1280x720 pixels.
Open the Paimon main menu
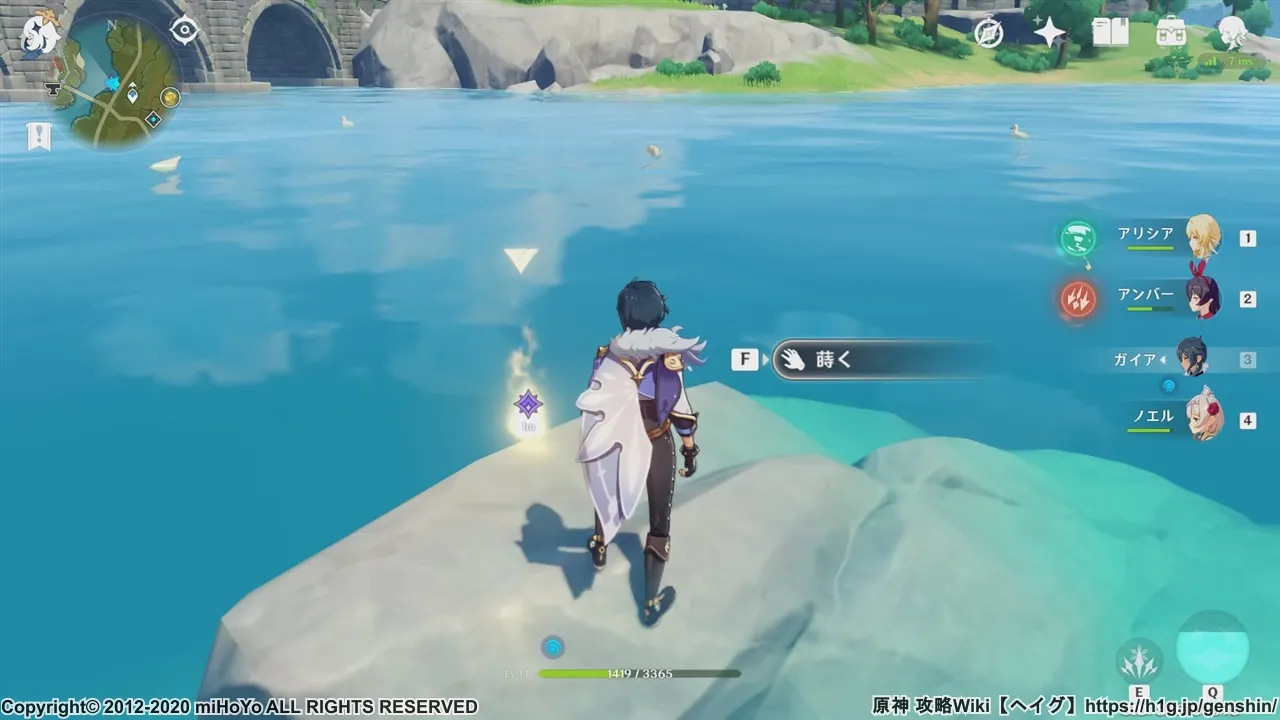coord(41,33)
